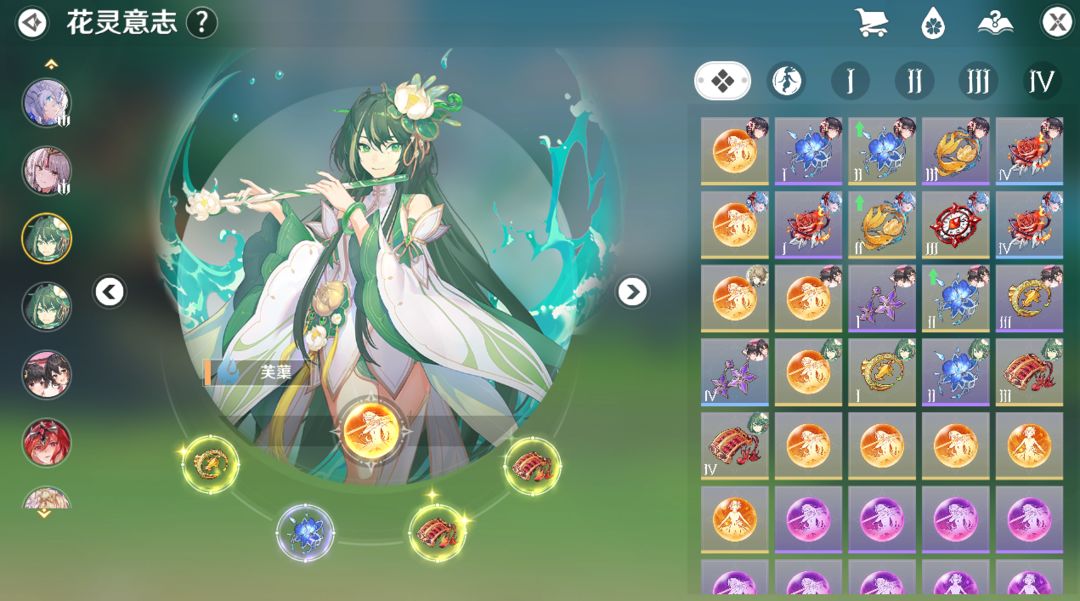The height and width of the screenshot is (601, 1080).
Task: Click the water droplet flower icon
Action: coord(933,22)
